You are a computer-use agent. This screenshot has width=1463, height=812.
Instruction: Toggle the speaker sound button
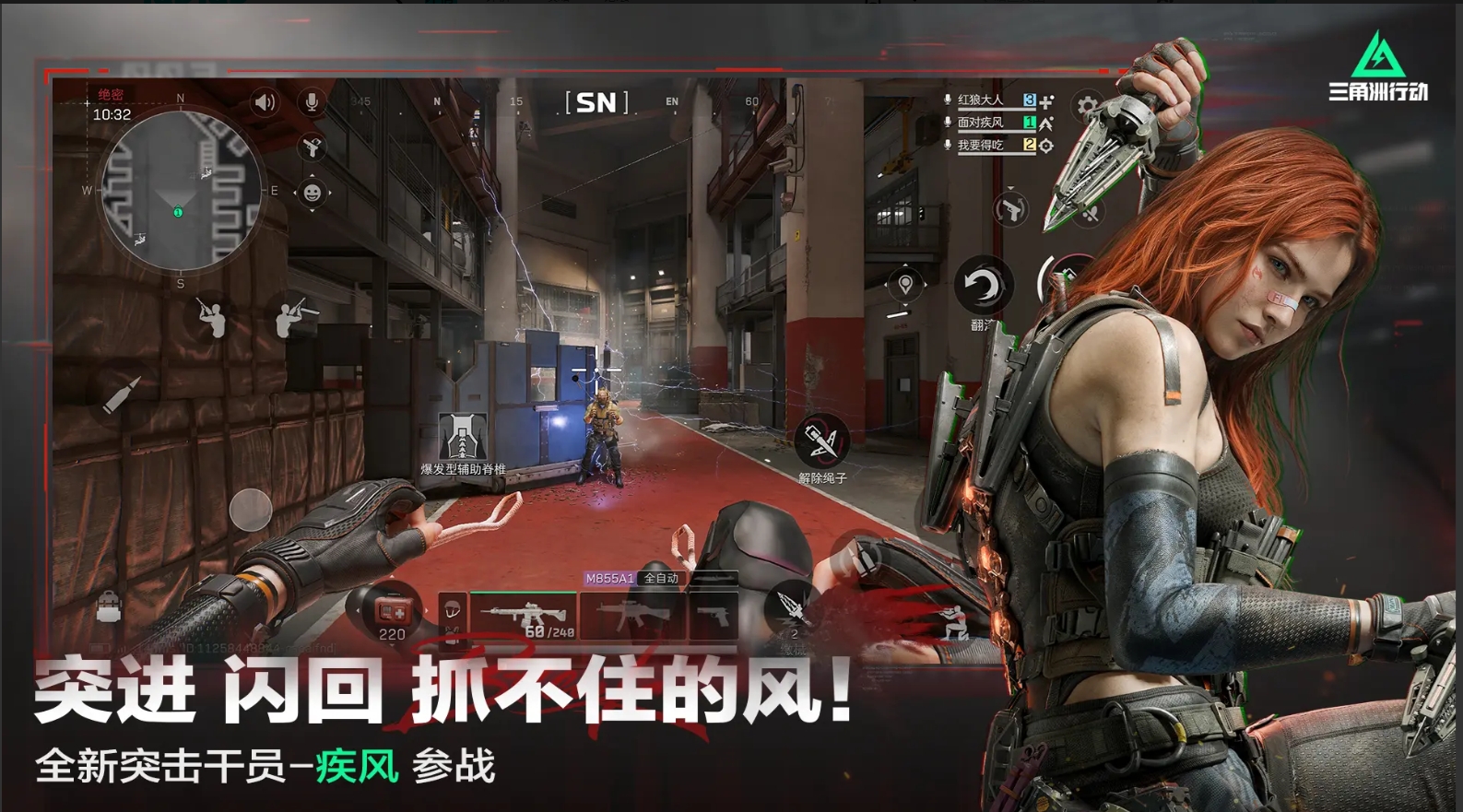[265, 101]
